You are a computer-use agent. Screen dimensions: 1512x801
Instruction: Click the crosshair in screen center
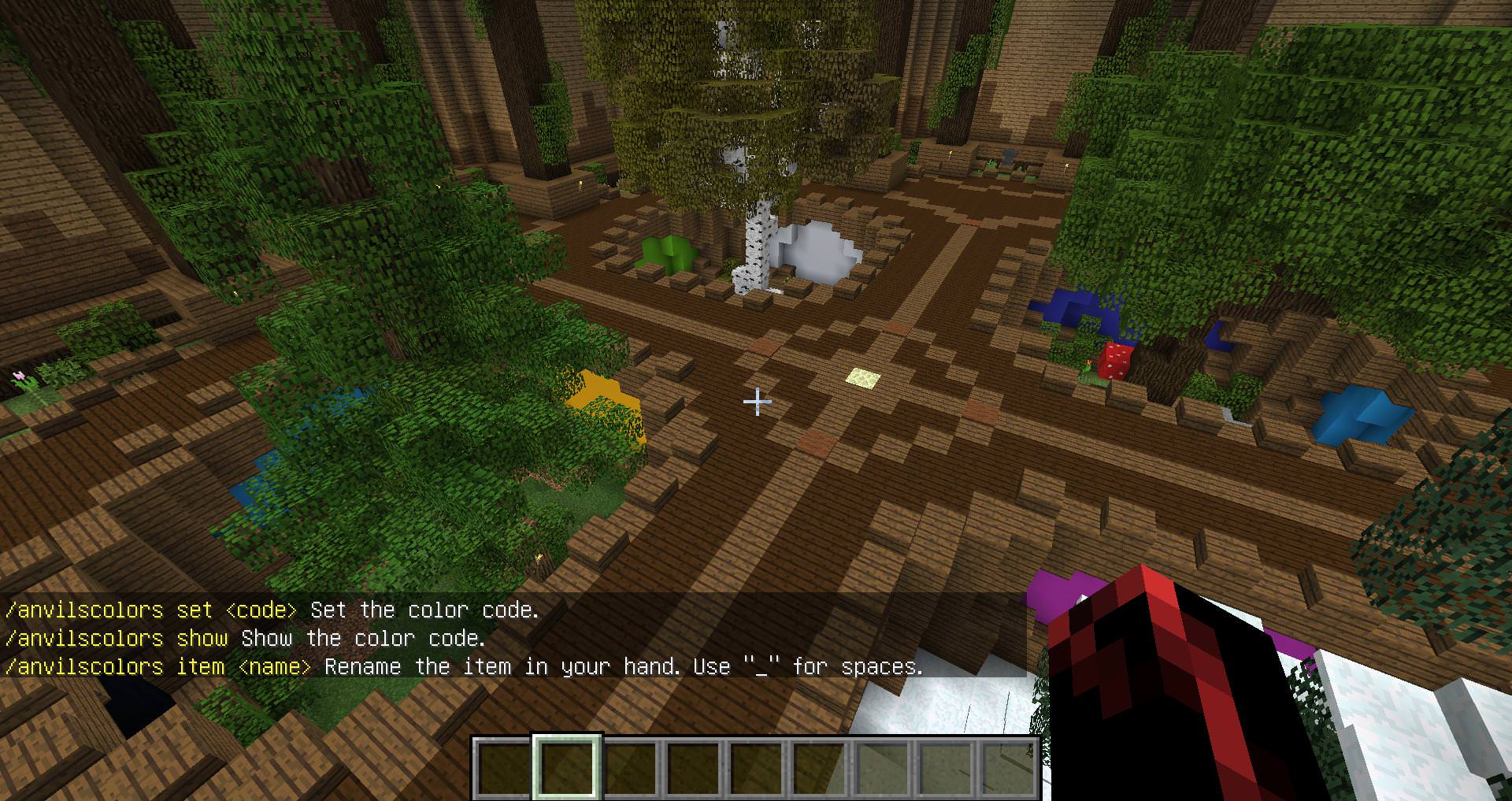[757, 402]
